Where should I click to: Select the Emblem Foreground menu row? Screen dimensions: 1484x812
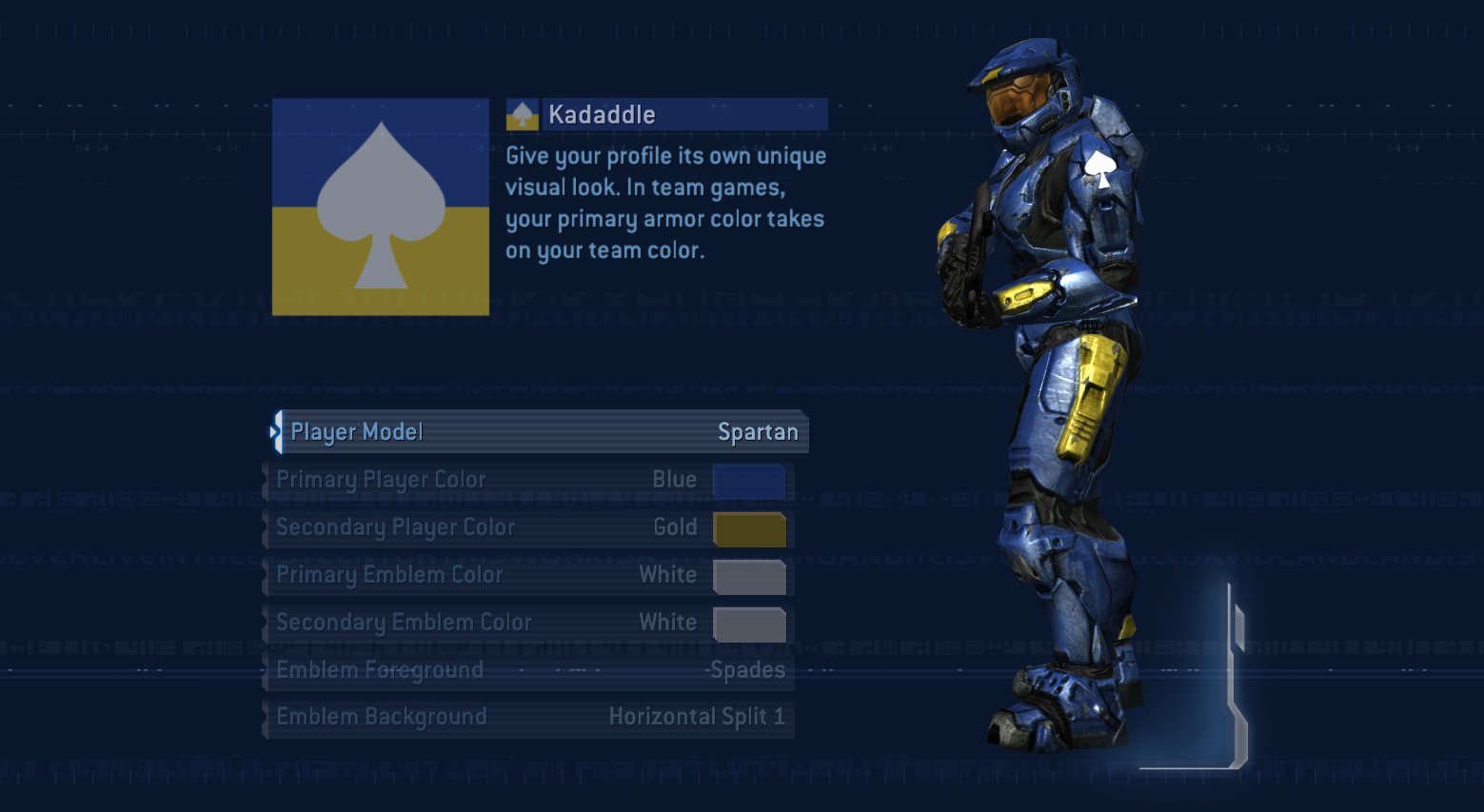528,669
